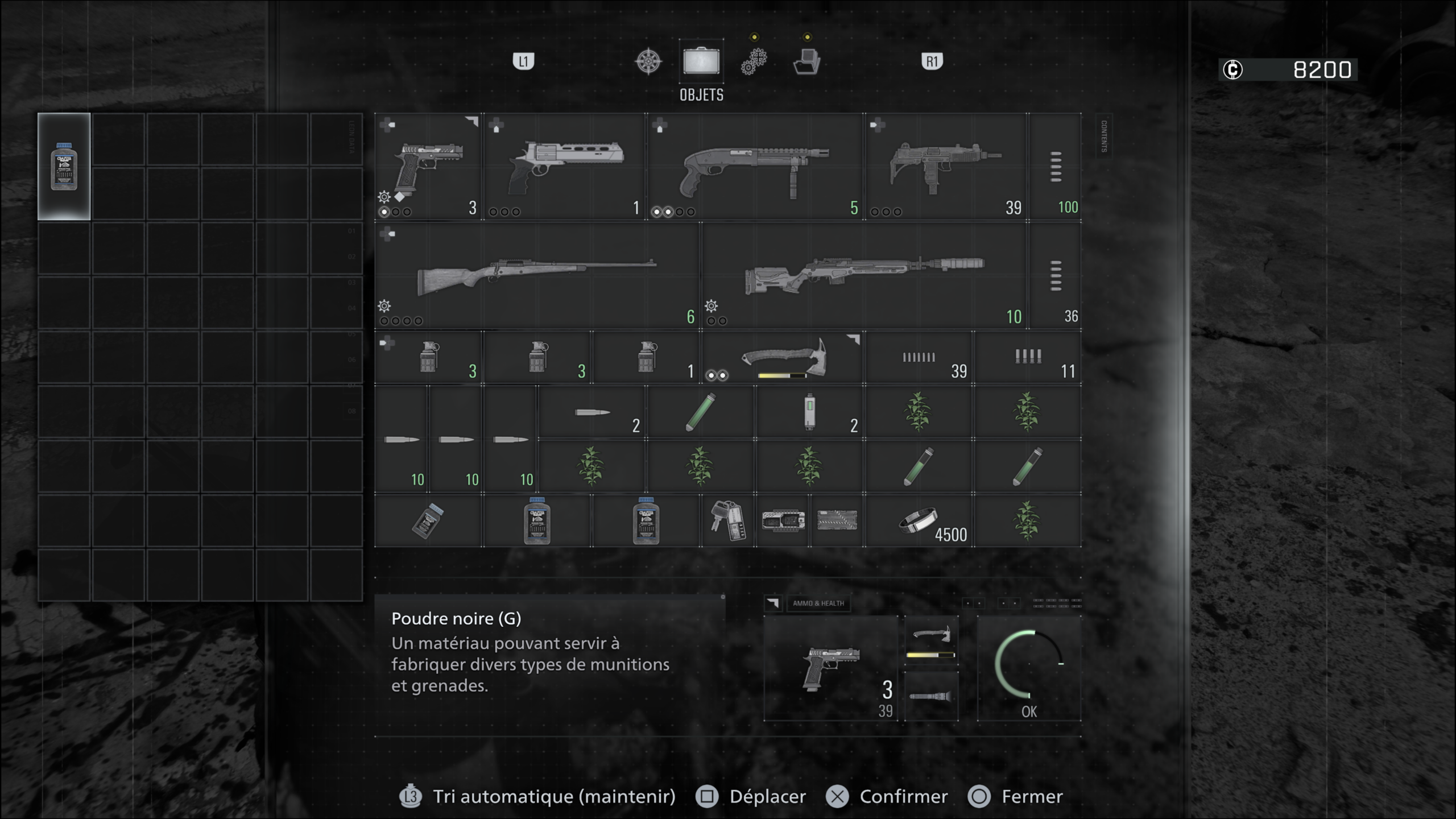Screen dimensions: 1456x819
Task: Select the submachine gun
Action: point(945,166)
